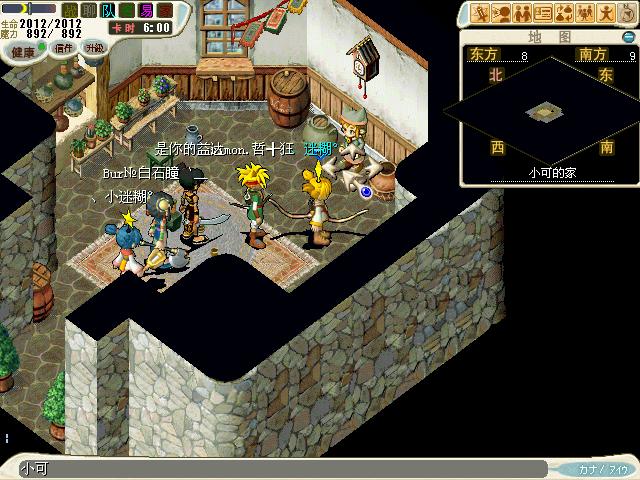Open the money bag trade icon
This screenshot has width=640, height=480.
[563, 14]
